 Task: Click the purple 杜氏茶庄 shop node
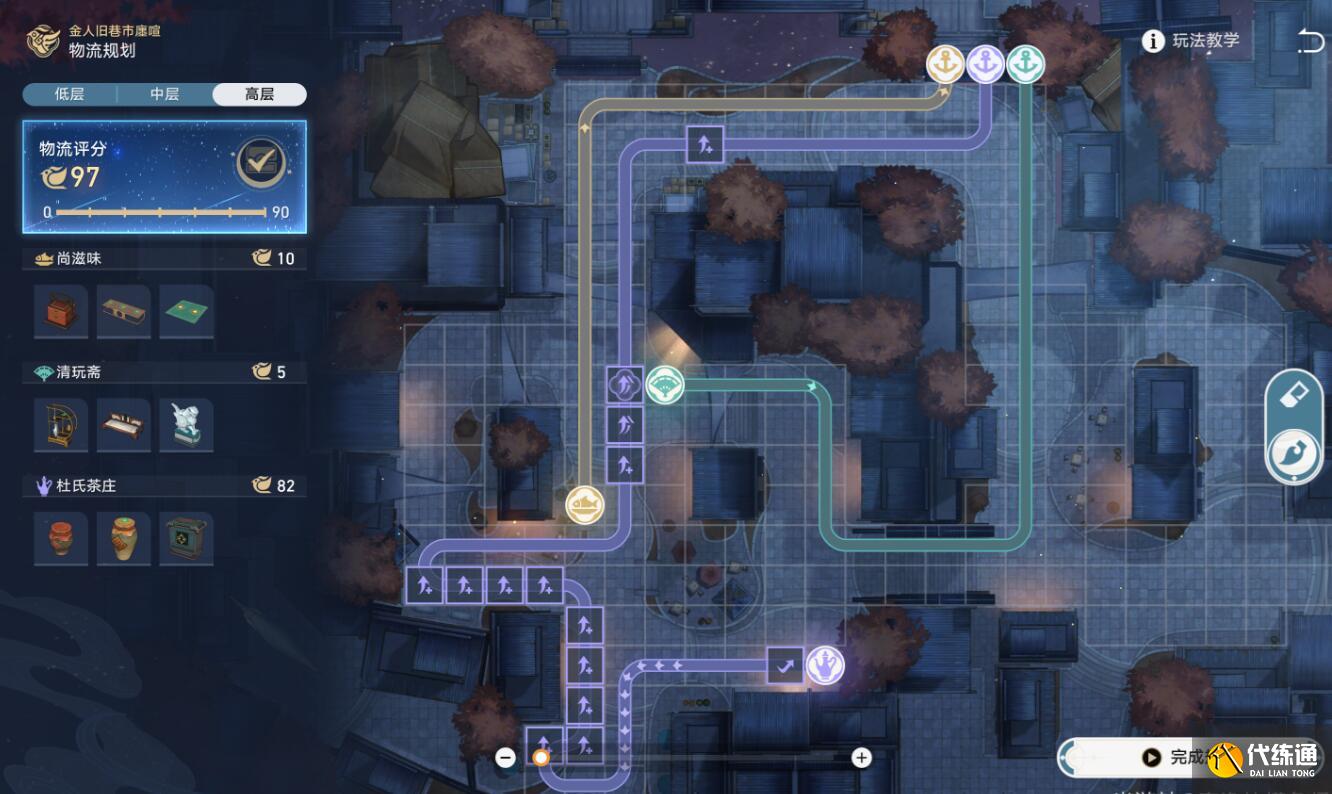coord(825,665)
